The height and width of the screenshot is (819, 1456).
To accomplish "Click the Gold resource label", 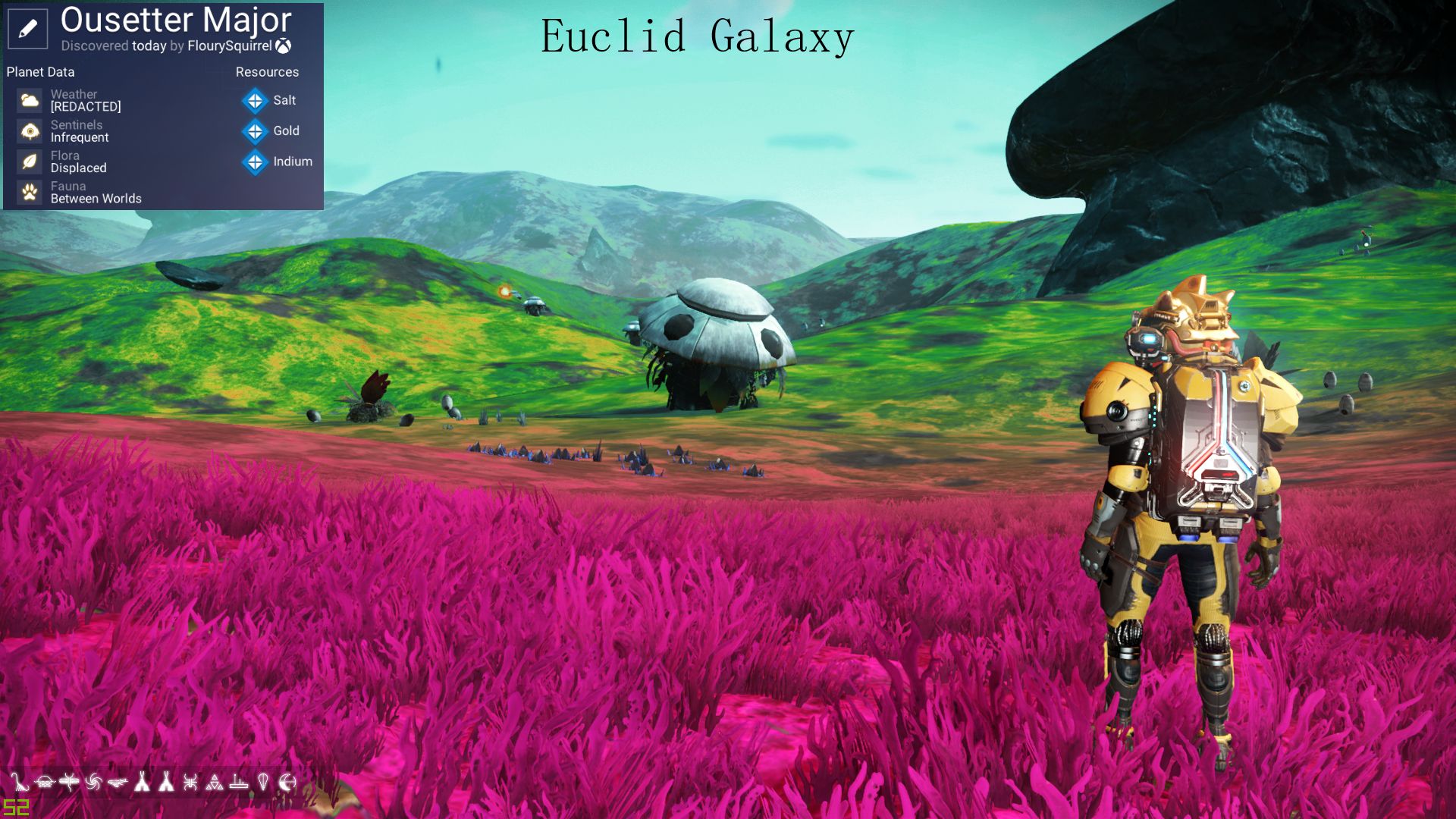I will coord(286,130).
